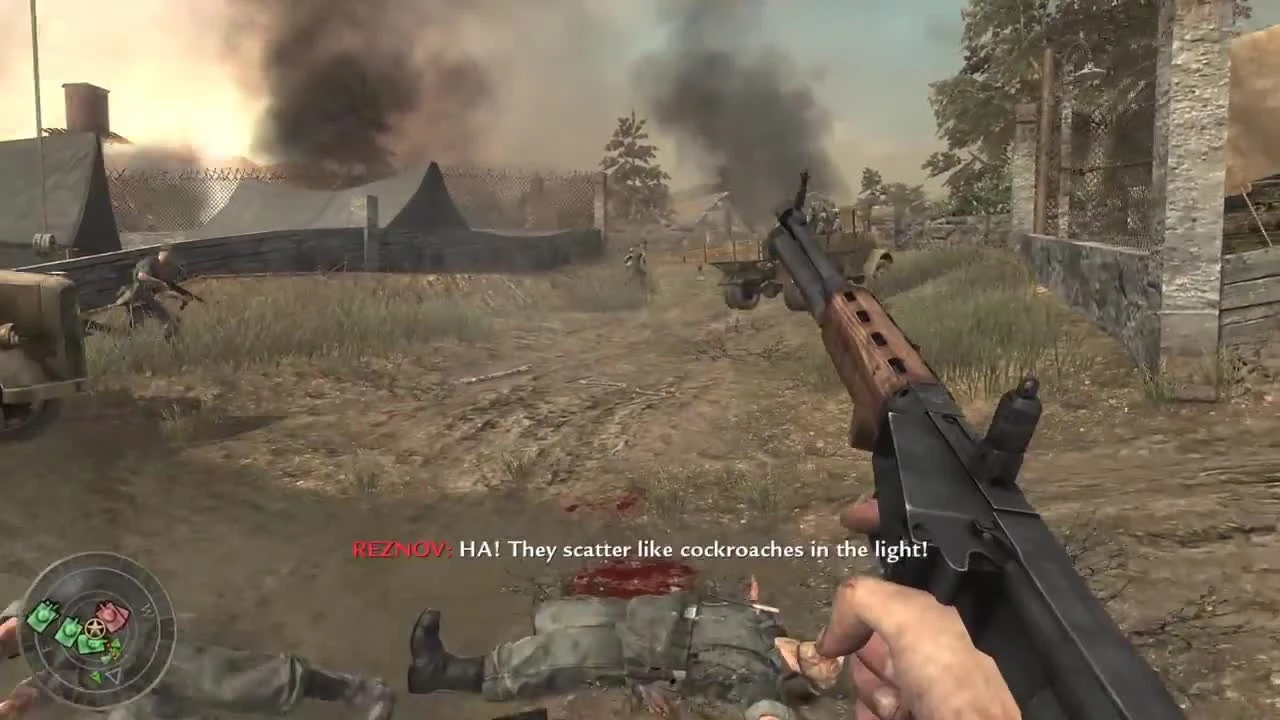Click the green ally arrow marker on minimap
The image size is (1280, 720).
pyautogui.click(x=97, y=676)
